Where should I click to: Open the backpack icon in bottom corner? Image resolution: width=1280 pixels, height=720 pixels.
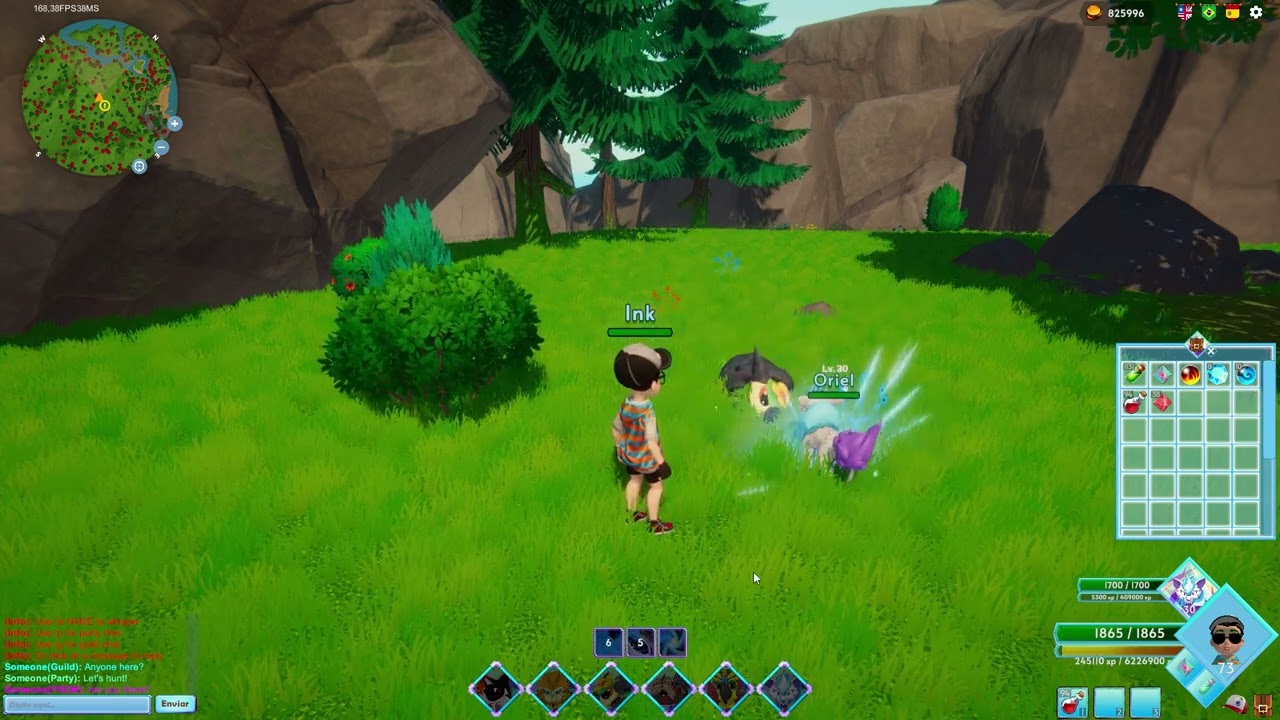point(1262,704)
